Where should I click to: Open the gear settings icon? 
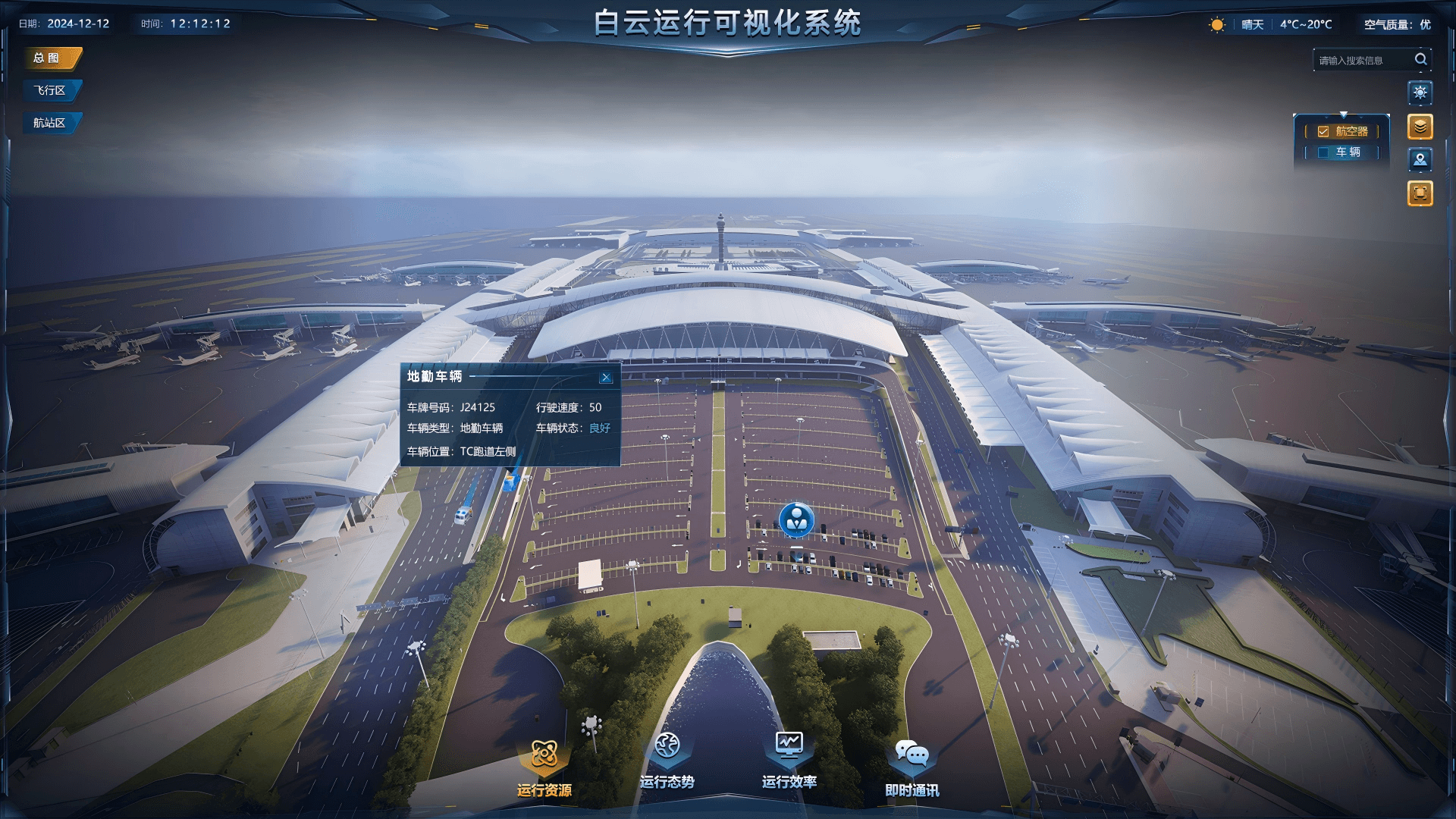(x=1420, y=93)
